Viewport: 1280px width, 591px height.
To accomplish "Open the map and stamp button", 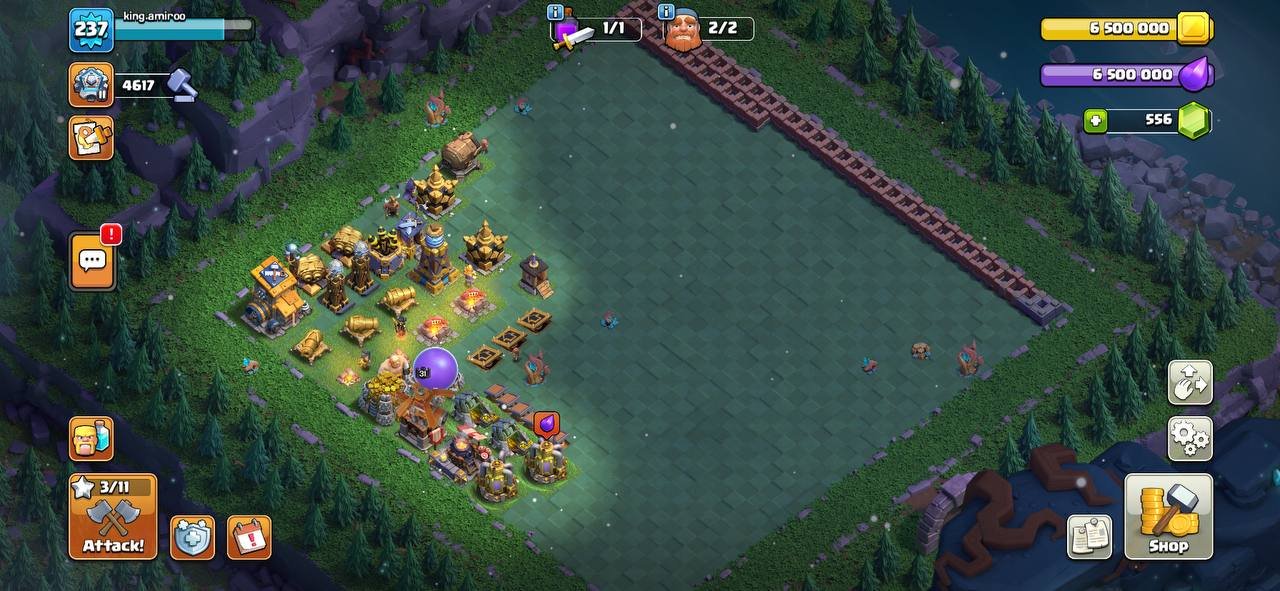I will (91, 137).
